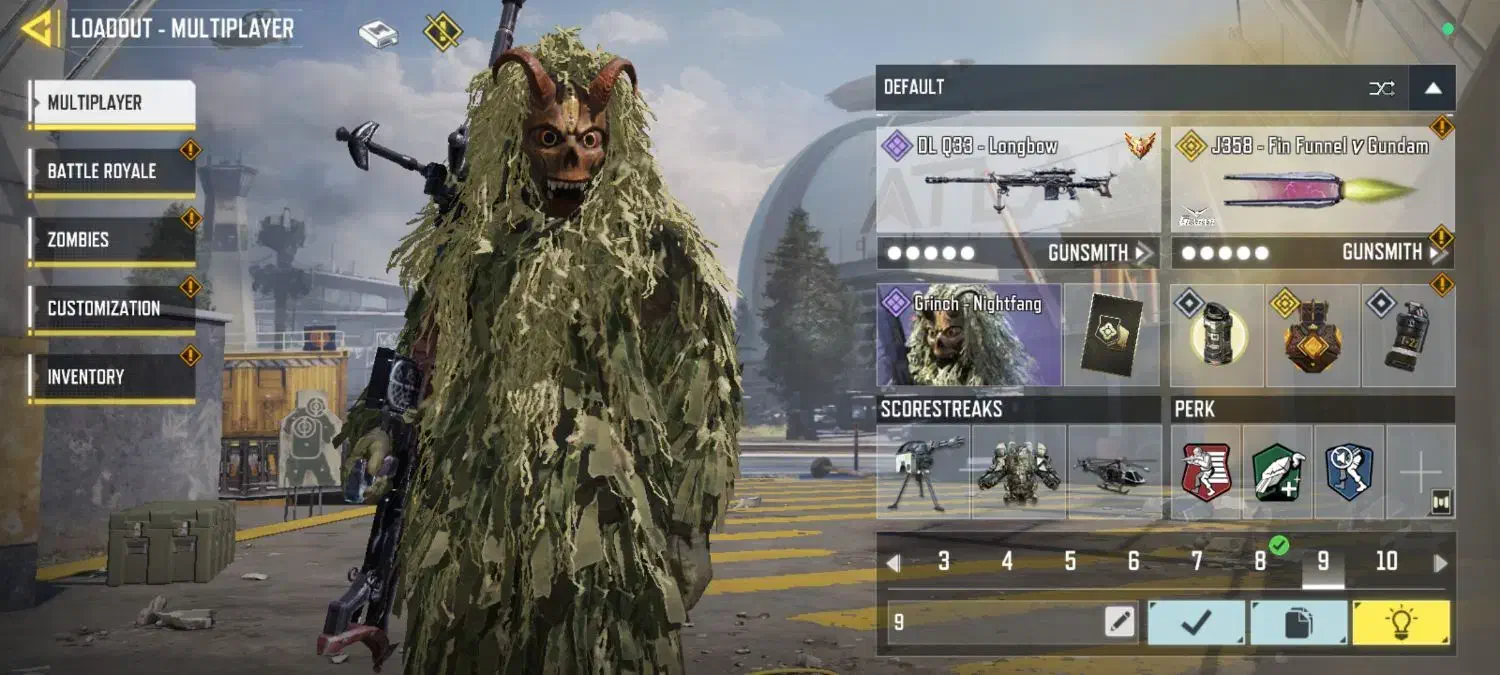The width and height of the screenshot is (1500, 675).
Task: Switch to loadout slot 10
Action: 1386,562
